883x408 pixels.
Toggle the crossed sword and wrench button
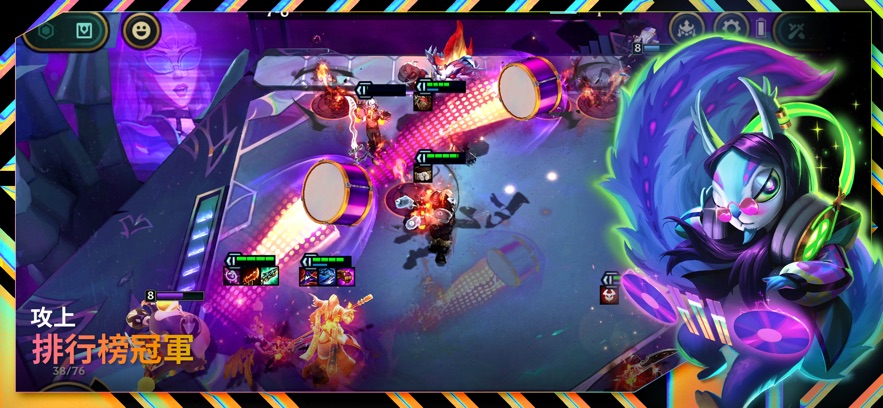point(796,28)
